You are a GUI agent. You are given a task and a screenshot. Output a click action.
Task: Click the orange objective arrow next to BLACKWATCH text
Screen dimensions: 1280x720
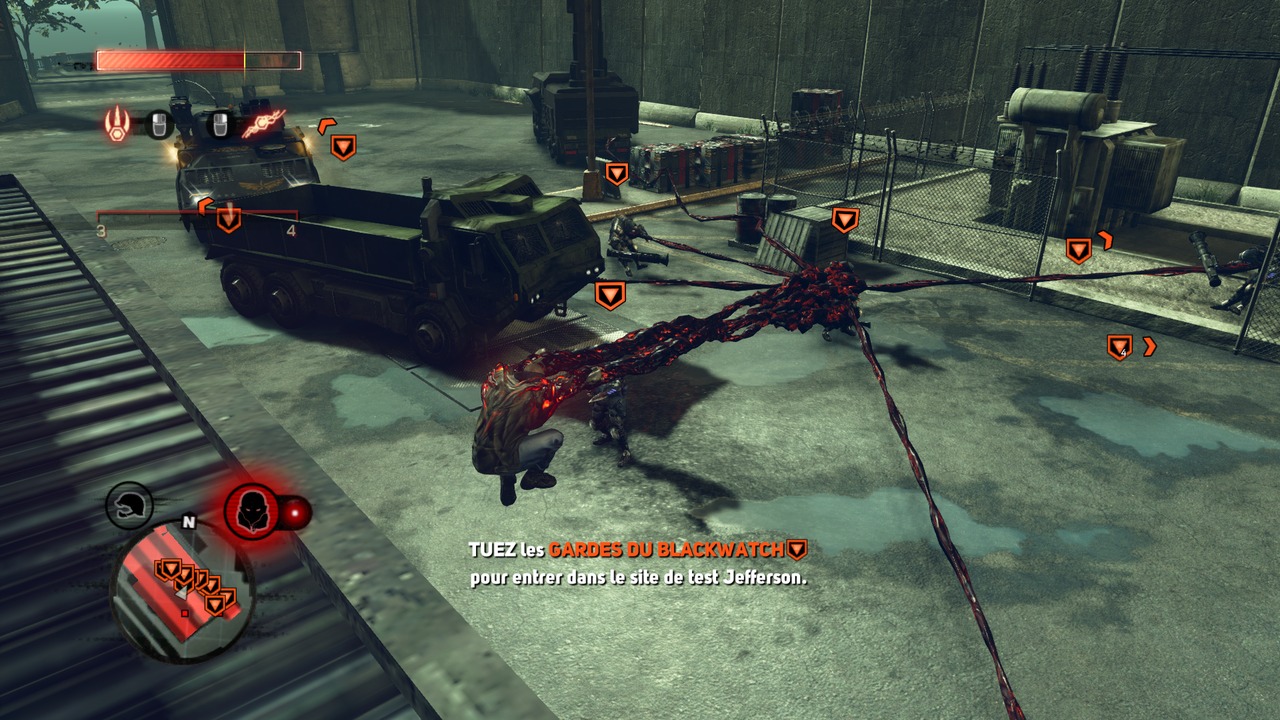(795, 546)
